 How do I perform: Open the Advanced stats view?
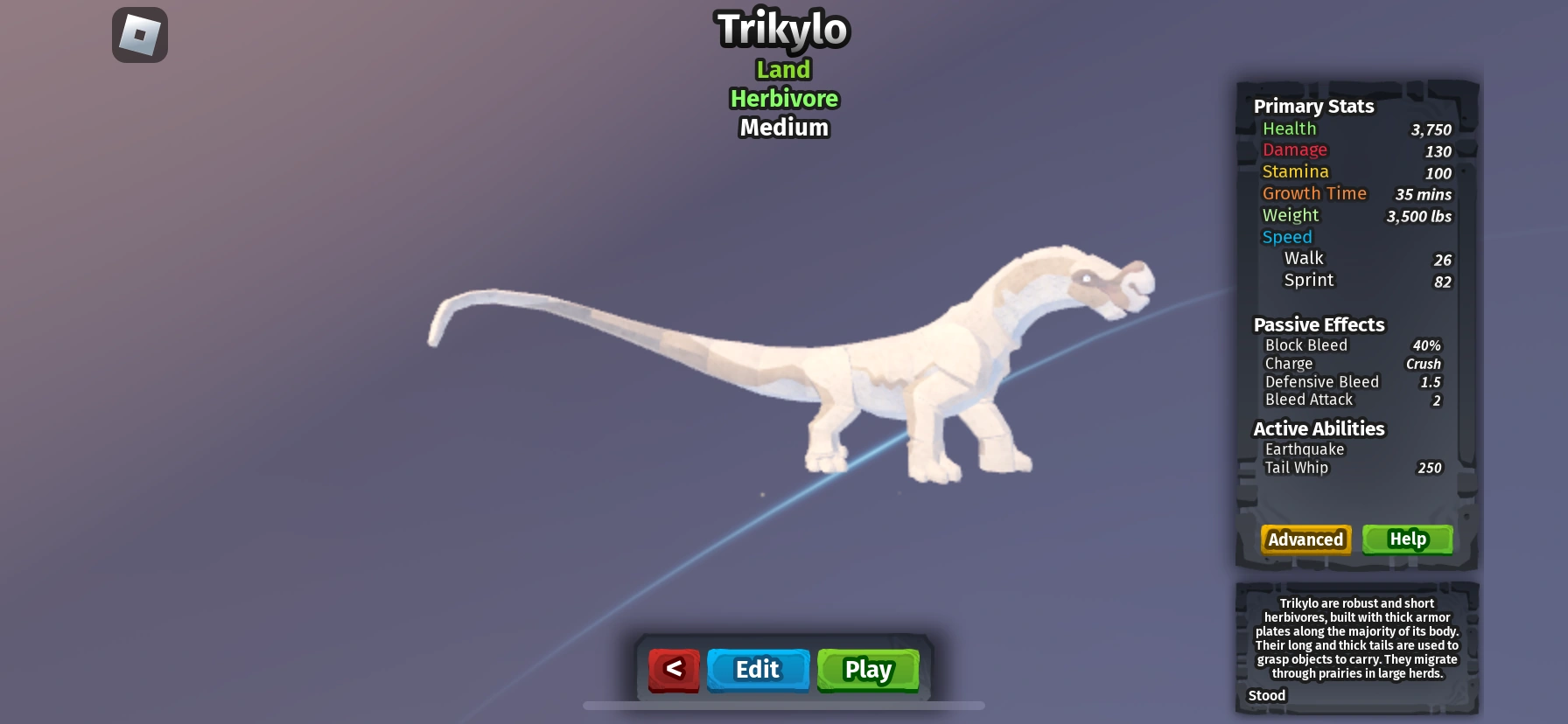tap(1305, 540)
